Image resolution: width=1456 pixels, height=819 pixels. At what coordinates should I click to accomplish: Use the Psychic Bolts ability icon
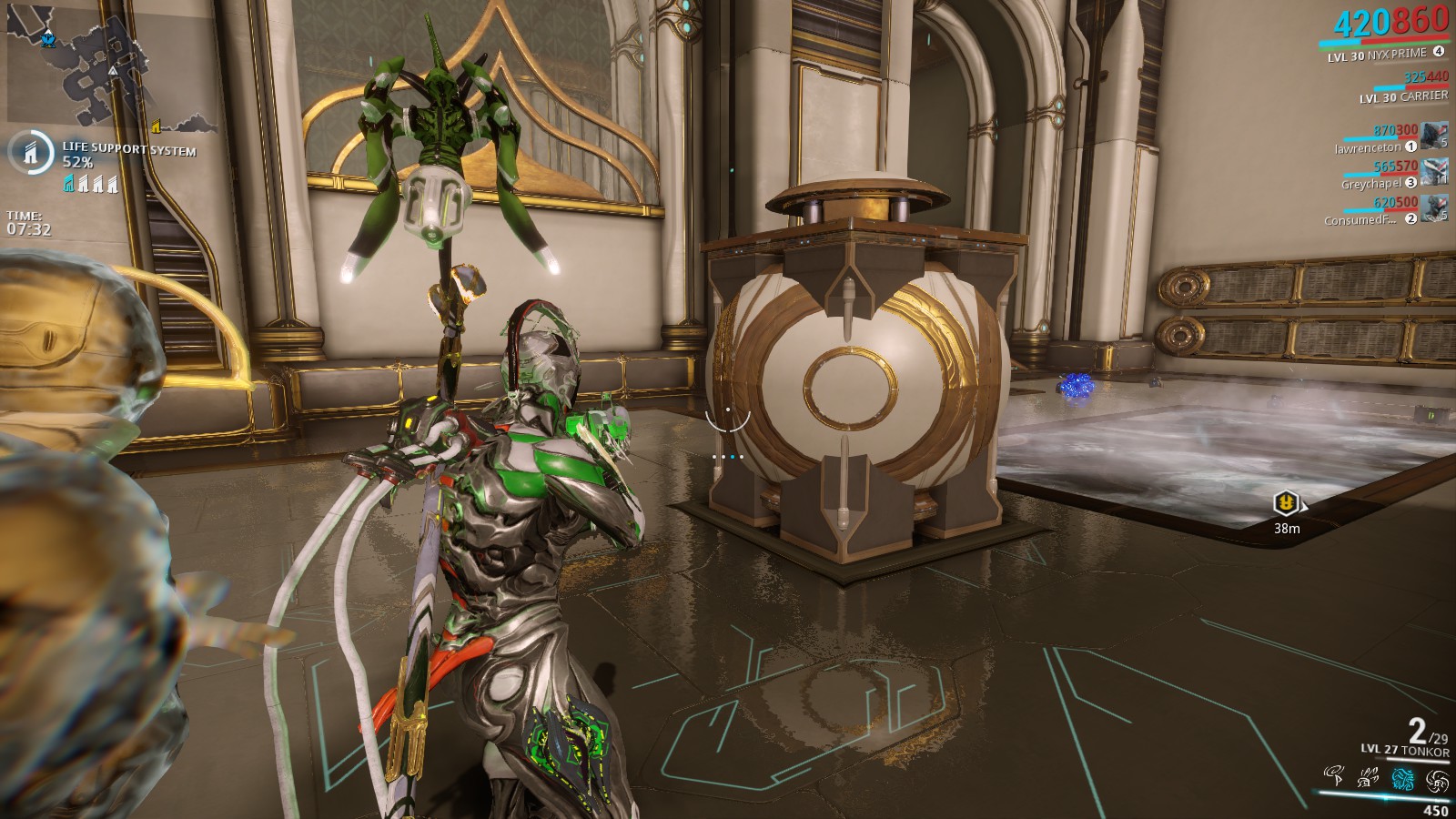click(1369, 777)
